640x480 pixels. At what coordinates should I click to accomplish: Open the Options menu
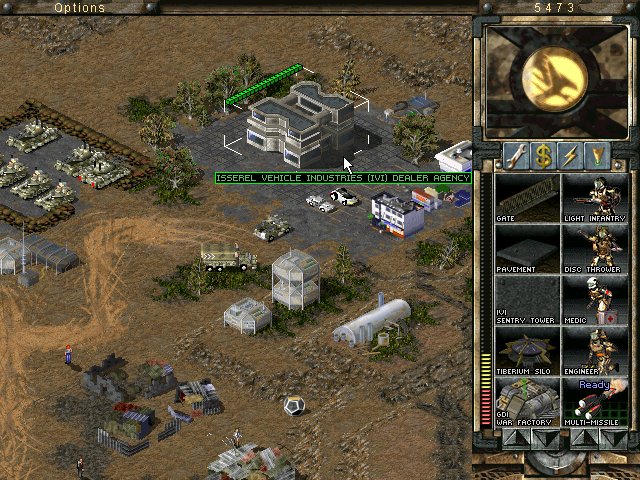[79, 7]
